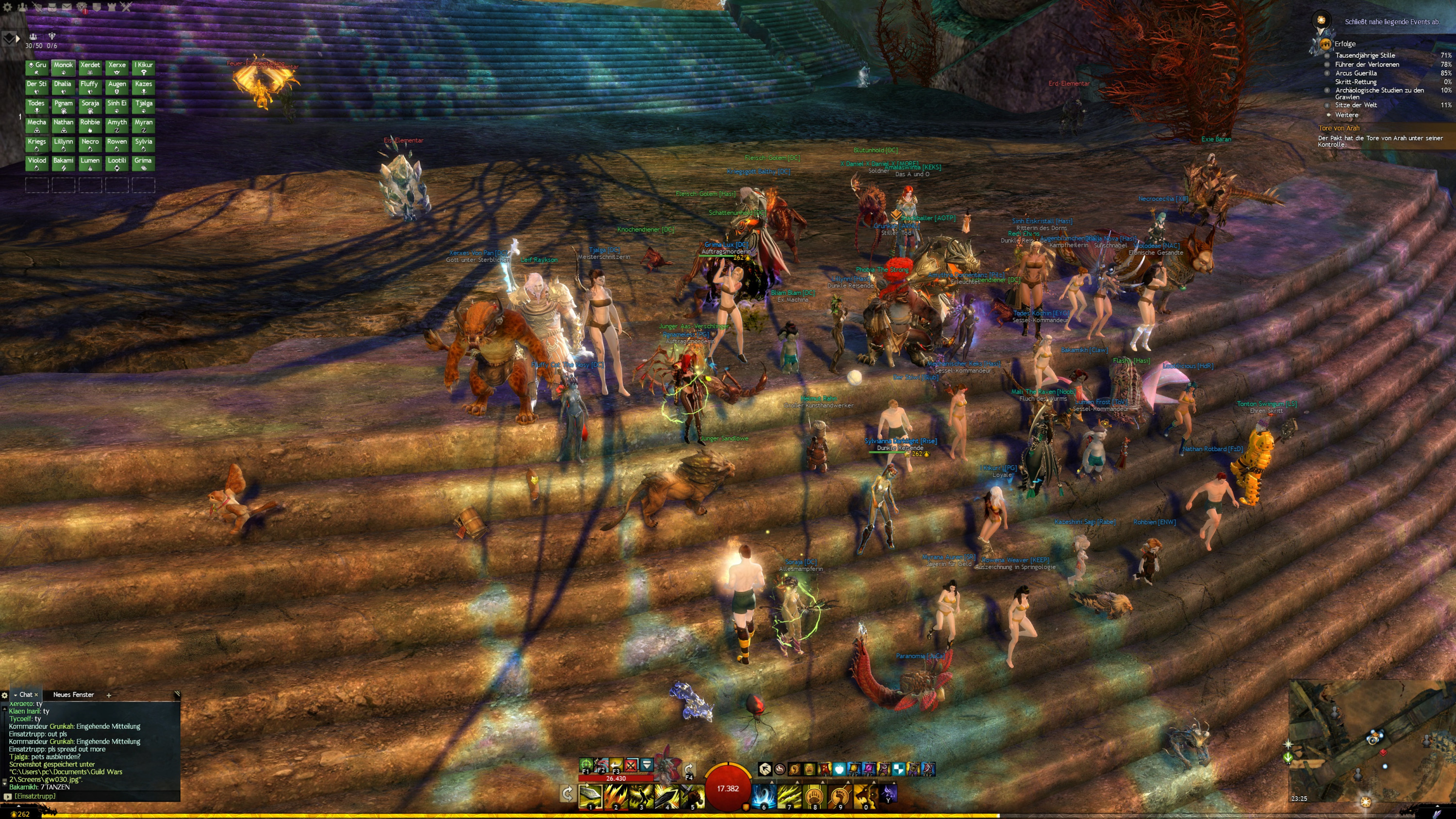Open the inventory bag icon

52,7
